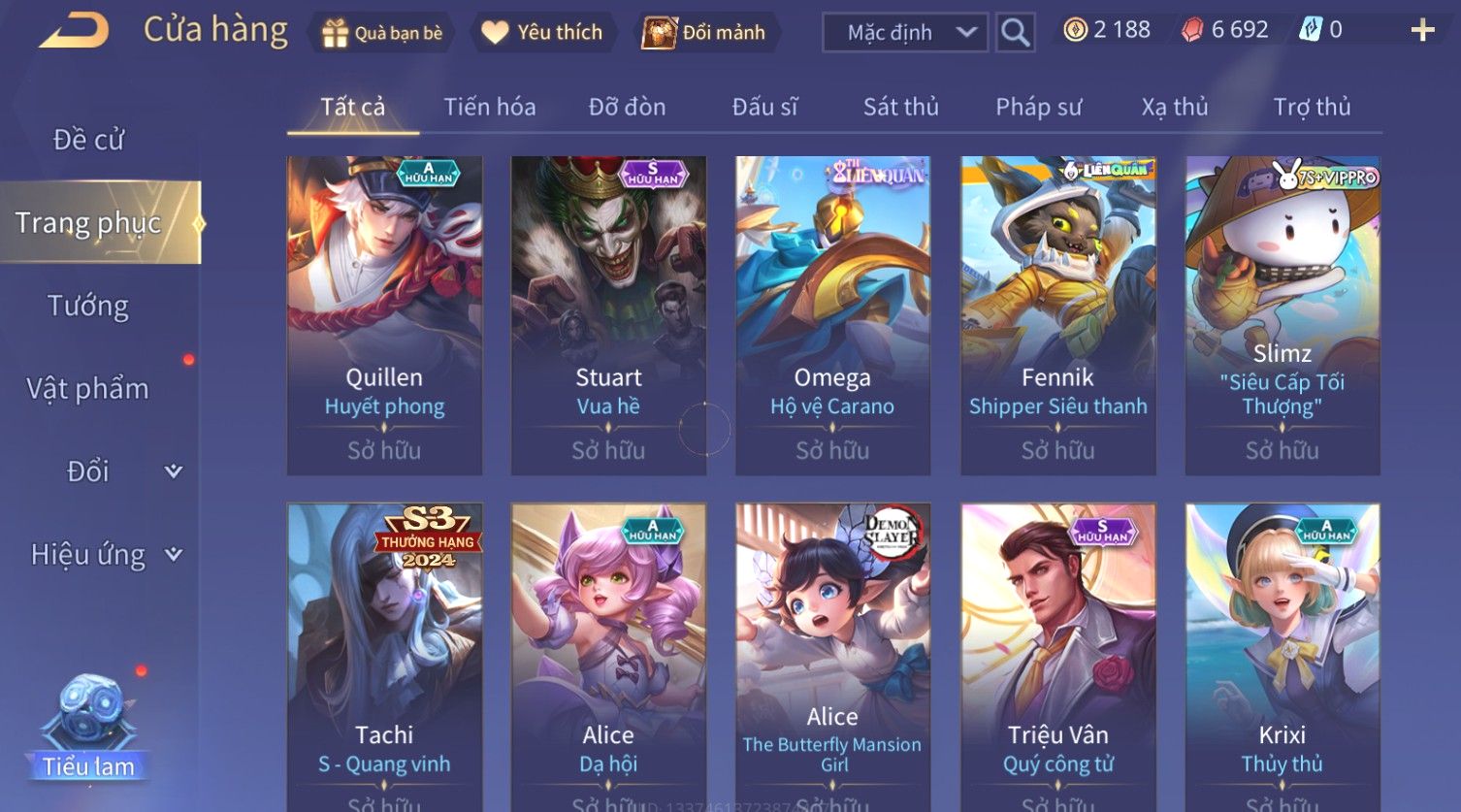Image resolution: width=1461 pixels, height=812 pixels.
Task: Switch to the Đỡ đòn tab
Action: [x=627, y=107]
